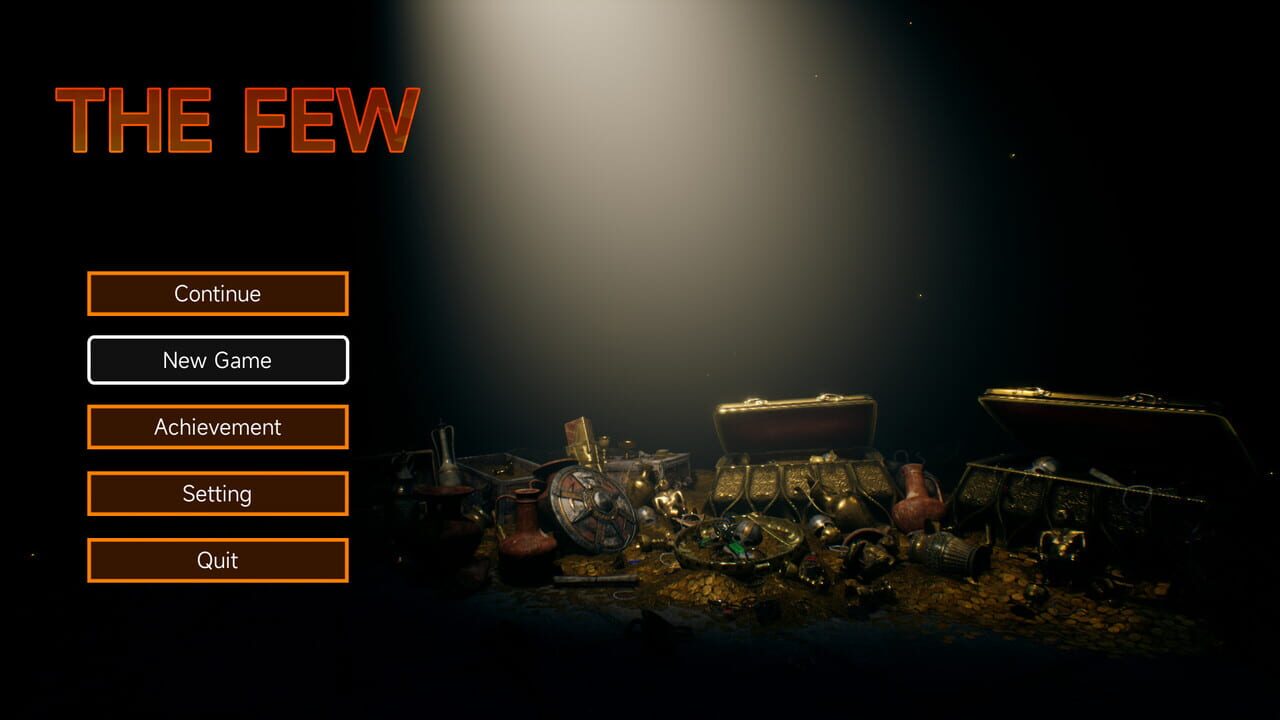This screenshot has width=1280, height=720.
Task: Choose Achievement from the menu list
Action: (217, 426)
